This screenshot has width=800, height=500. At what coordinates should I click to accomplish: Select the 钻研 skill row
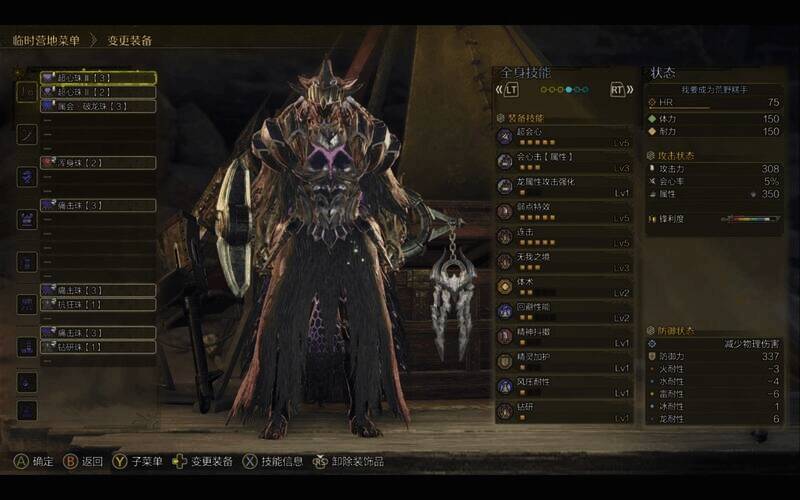tap(564, 412)
